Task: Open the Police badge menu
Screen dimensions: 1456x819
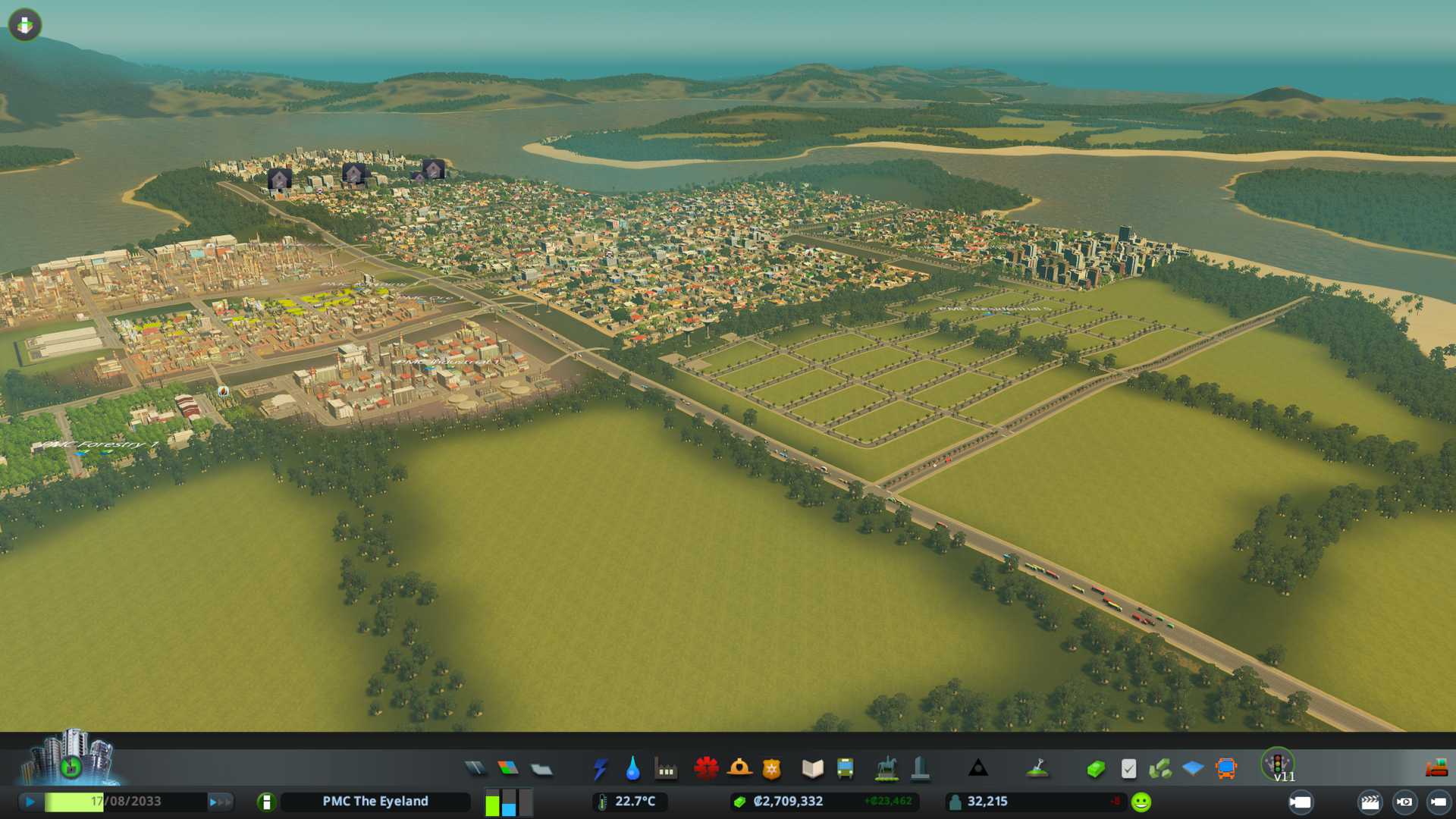Action: 771,769
